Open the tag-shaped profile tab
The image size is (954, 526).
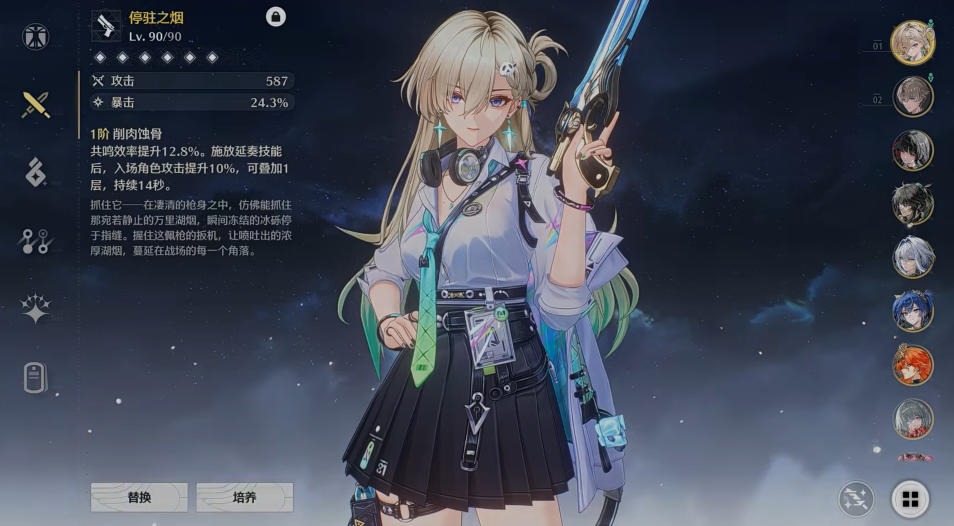coord(36,378)
